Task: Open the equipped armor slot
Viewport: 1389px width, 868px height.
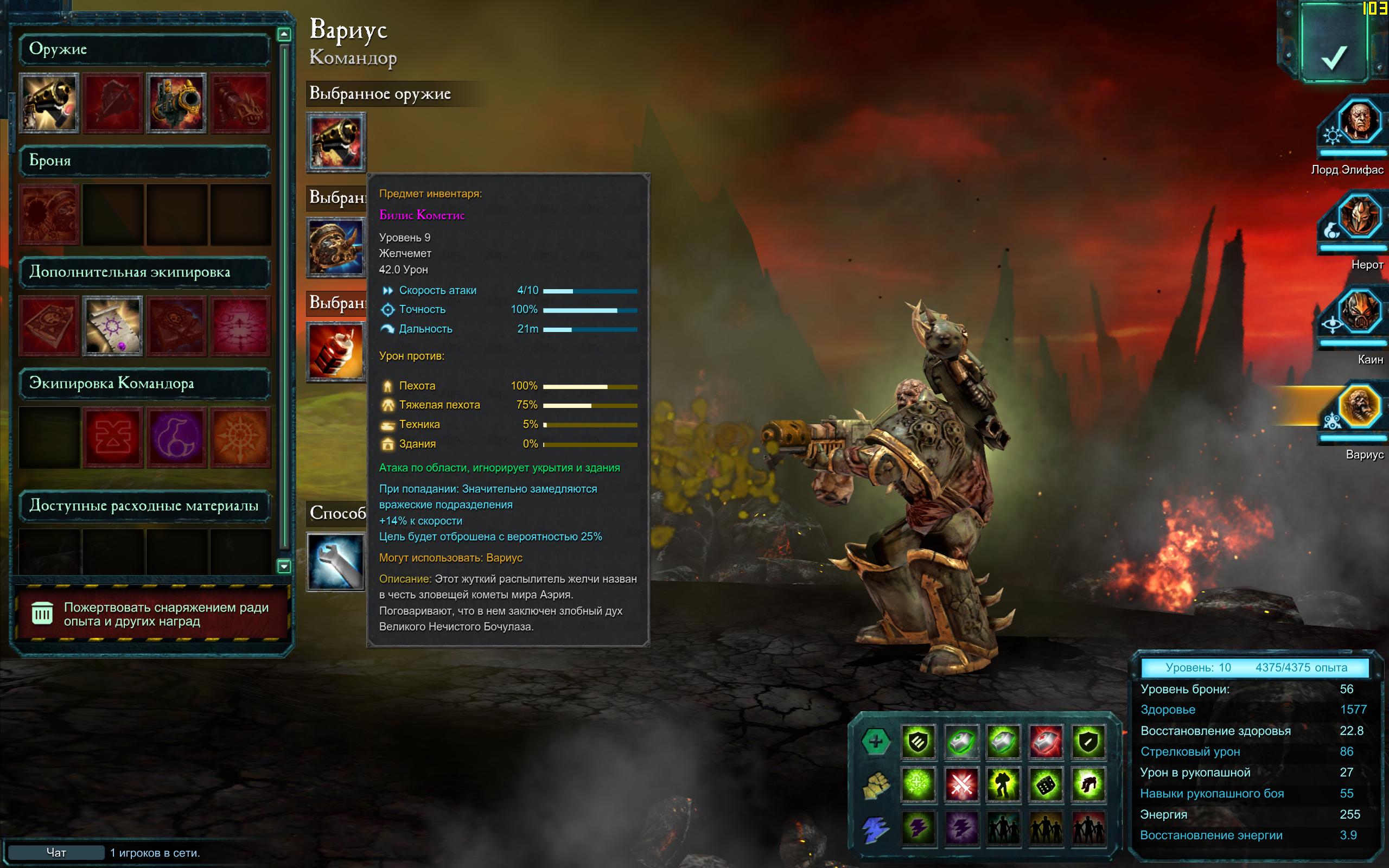Action: (336, 247)
